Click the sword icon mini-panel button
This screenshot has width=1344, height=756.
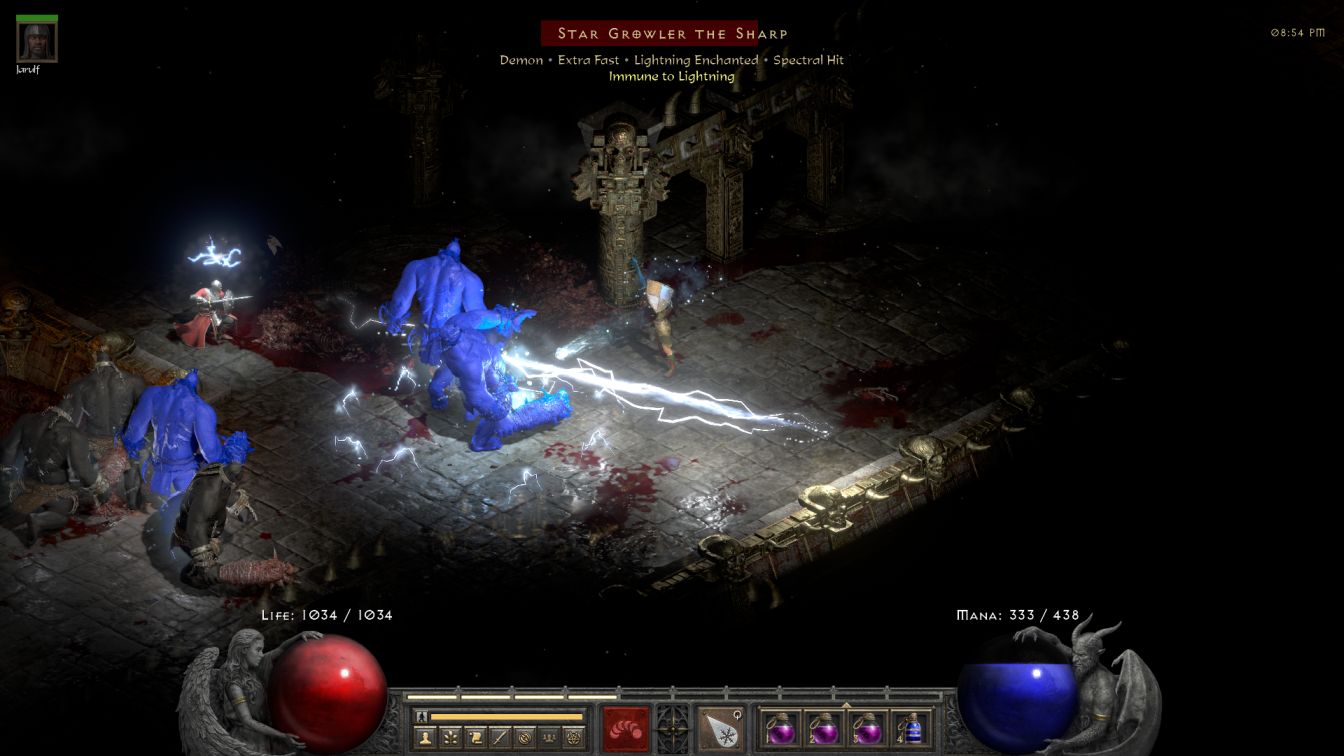[x=499, y=738]
